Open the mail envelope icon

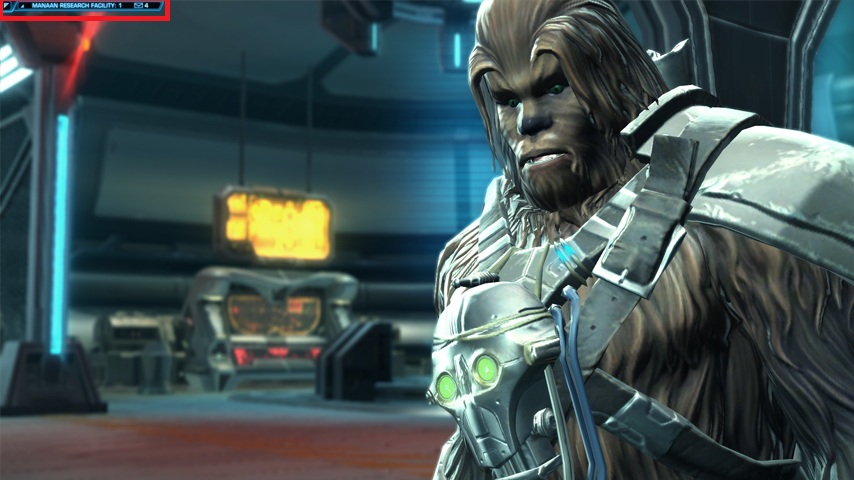click(138, 6)
